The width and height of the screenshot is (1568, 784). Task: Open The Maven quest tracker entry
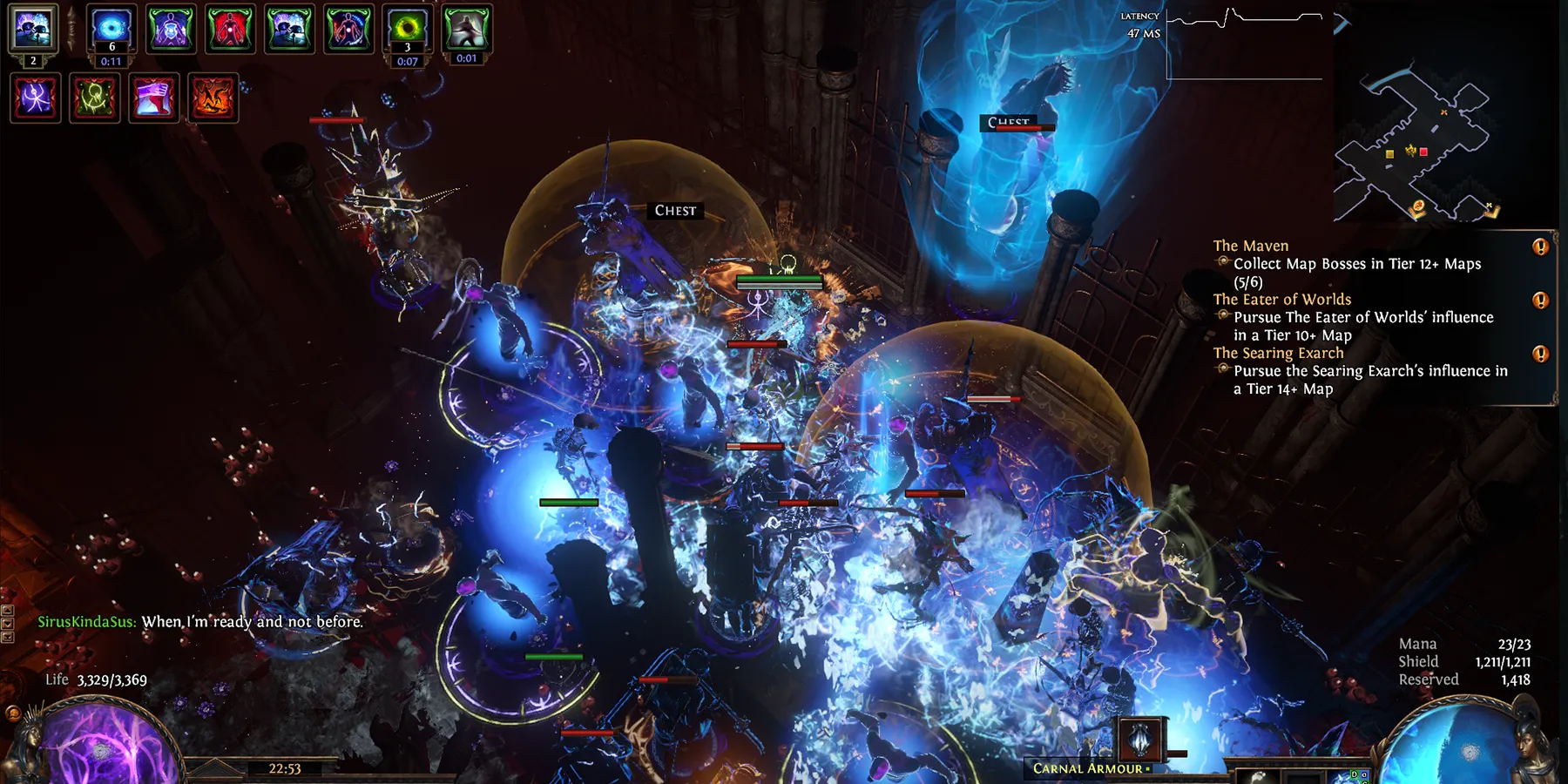click(1250, 246)
